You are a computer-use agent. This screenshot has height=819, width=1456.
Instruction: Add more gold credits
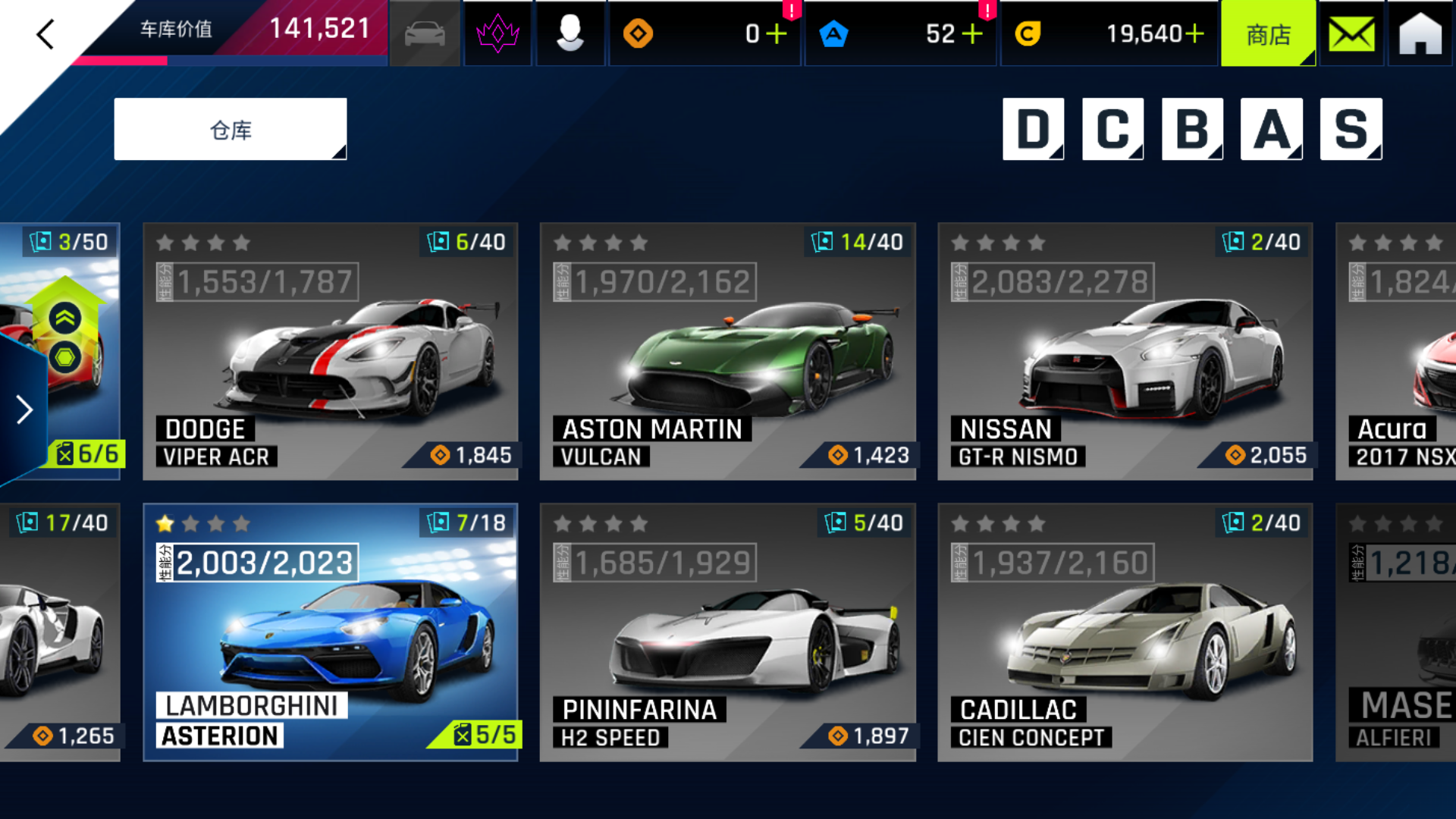point(1195,34)
